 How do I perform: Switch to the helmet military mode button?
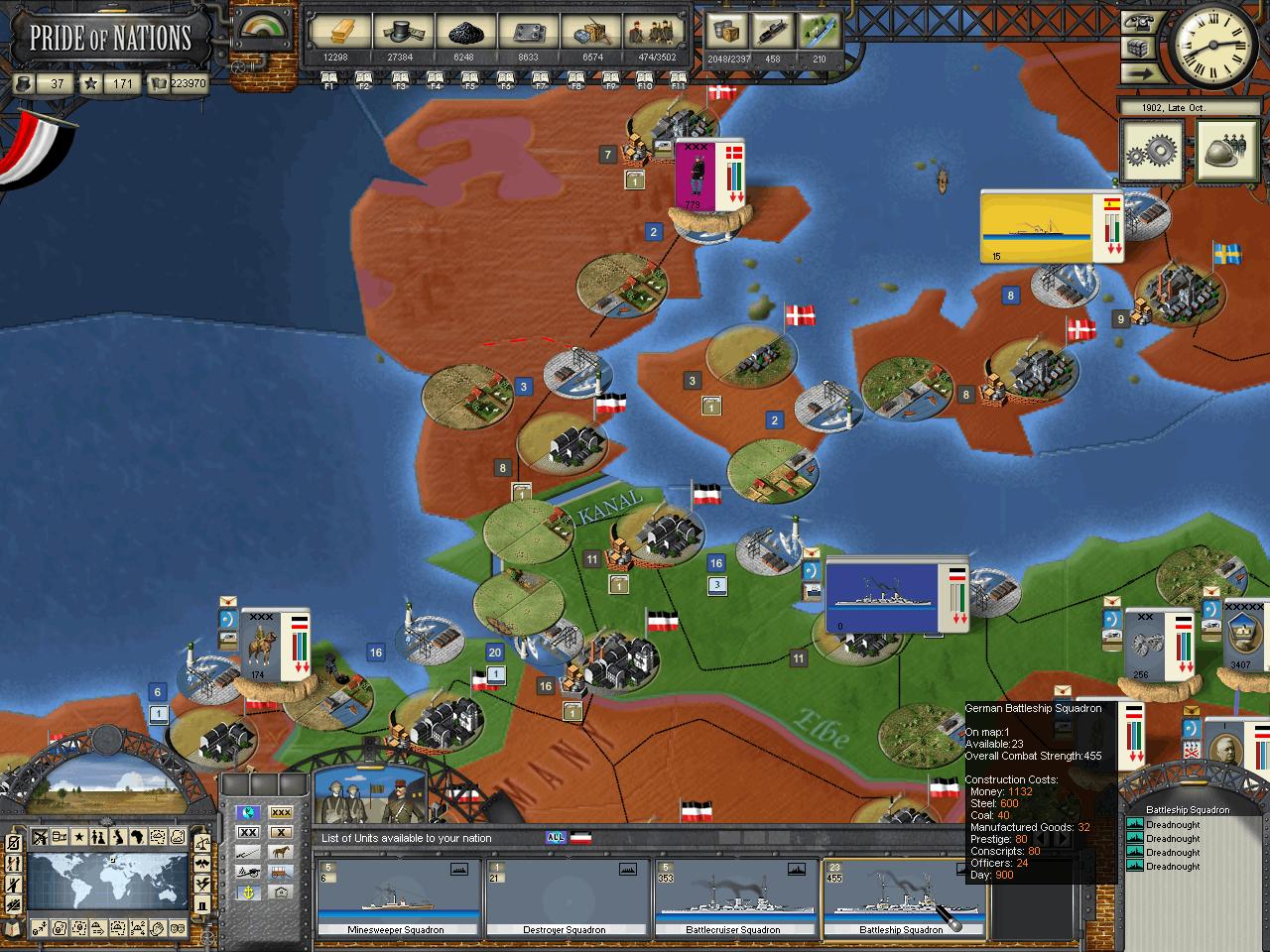[1227, 152]
